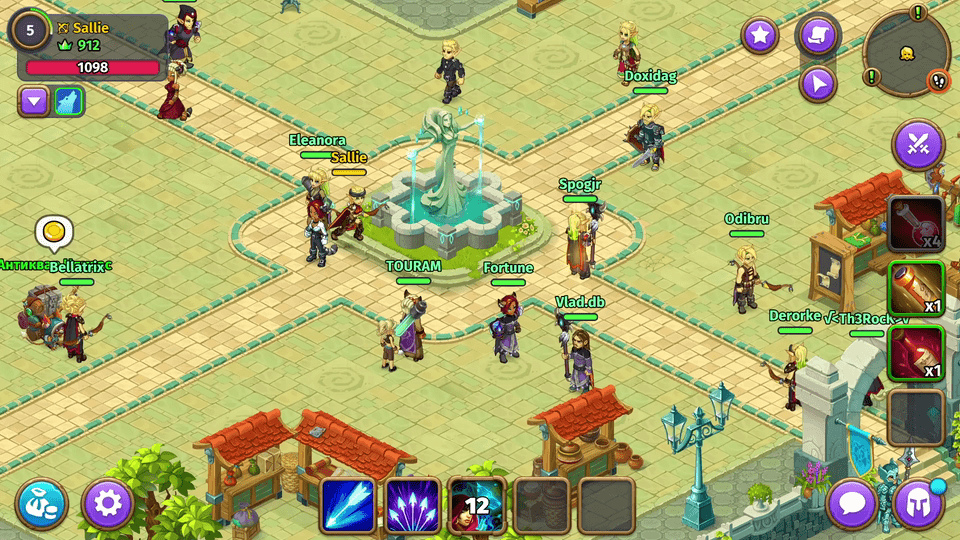Screen dimensions: 960x540
Task: Toggle the footprints button on minimap
Action: 938,82
